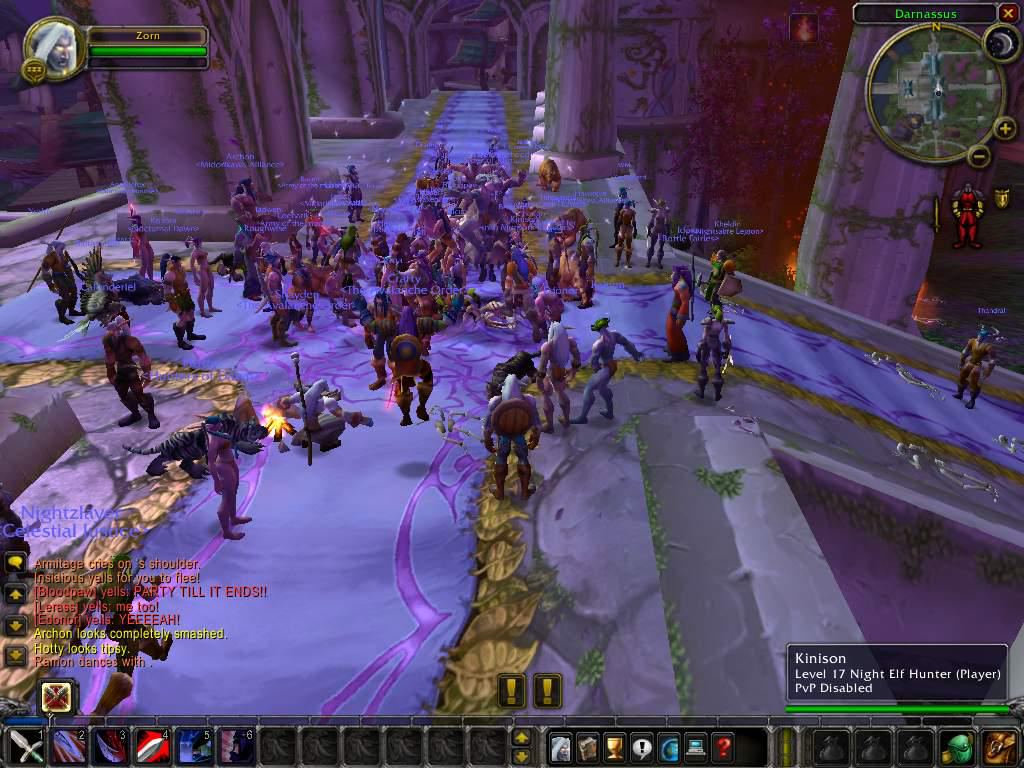This screenshot has height=768, width=1024.
Task: Open the character info micro button
Action: 563,746
